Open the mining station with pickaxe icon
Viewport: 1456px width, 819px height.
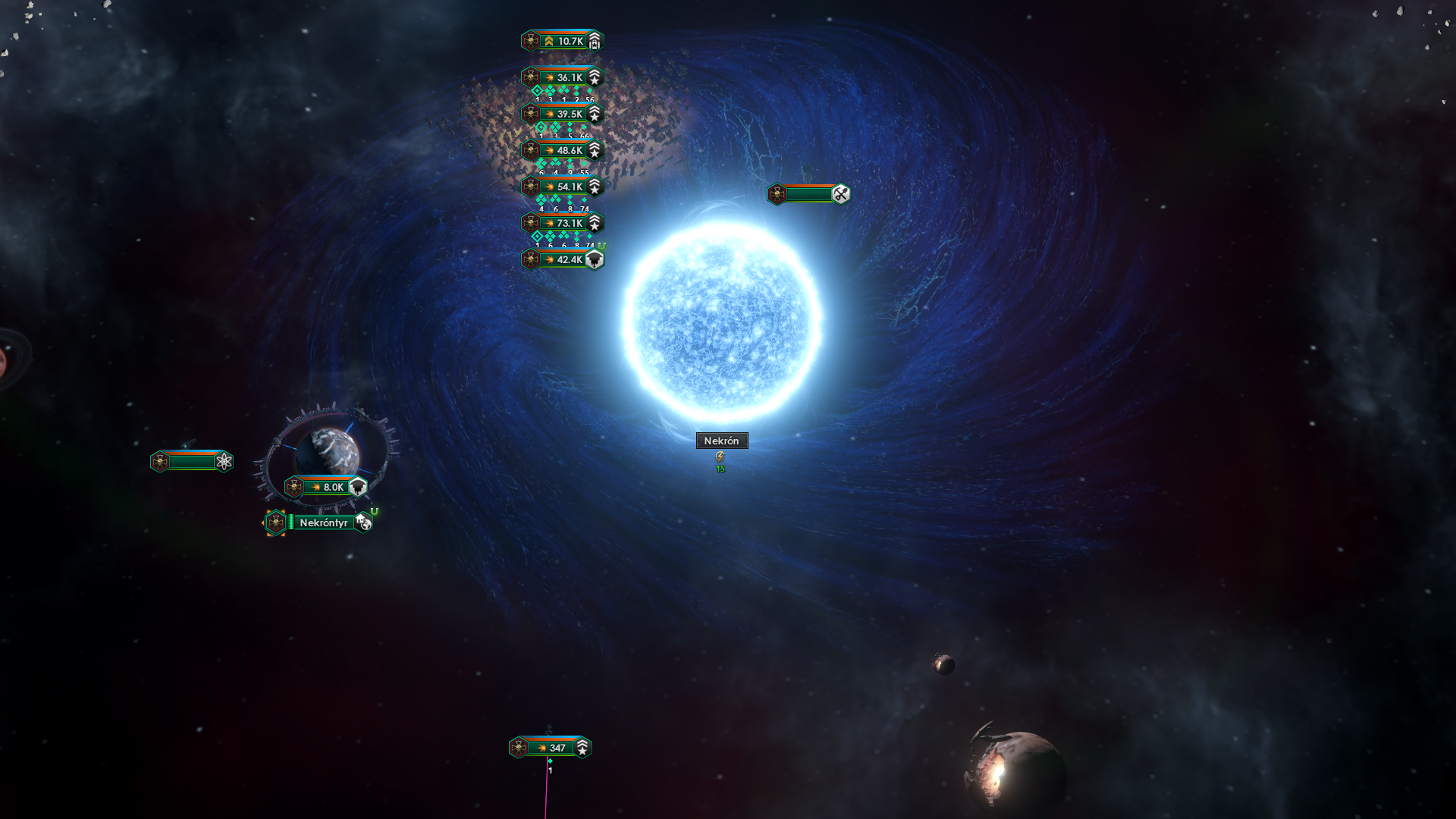[838, 193]
